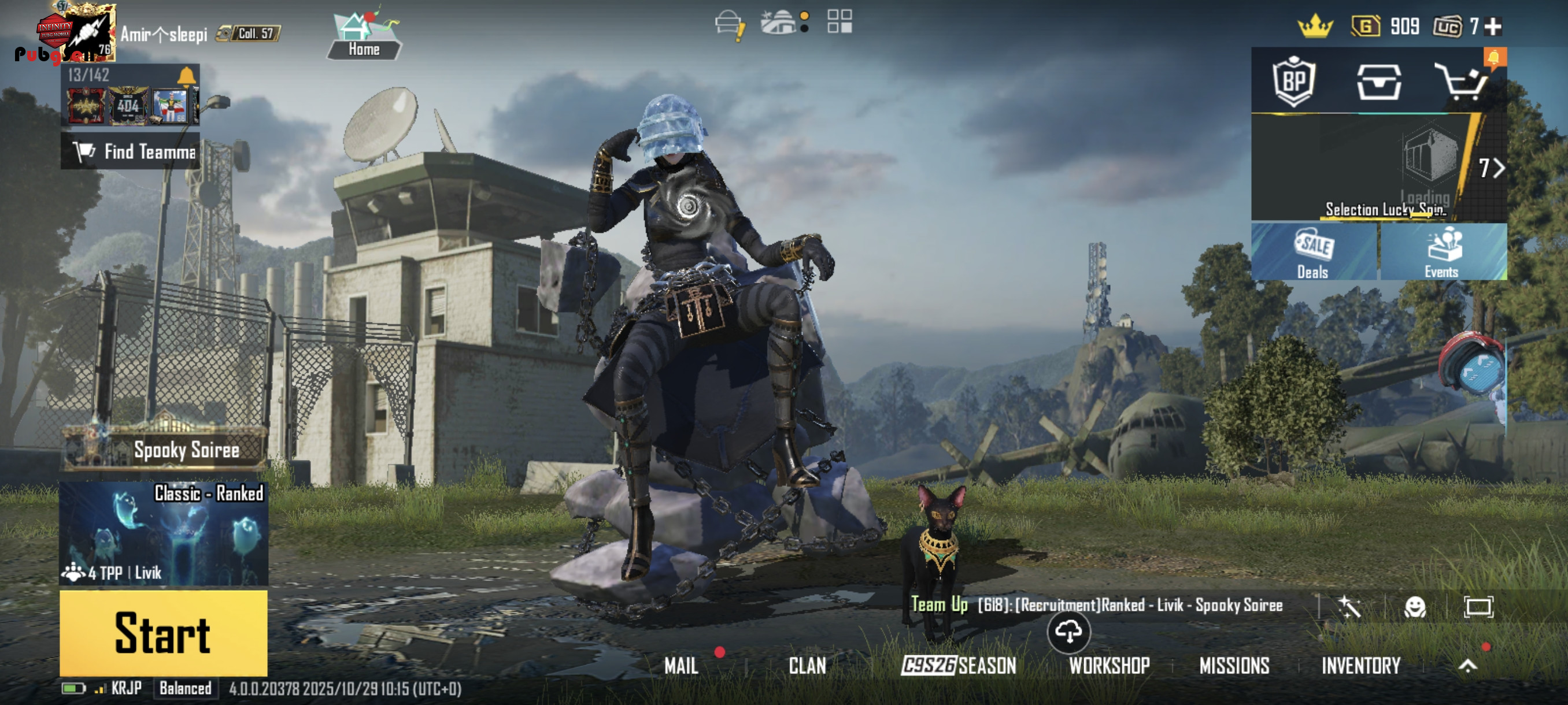Open the Missions menu
Image resolution: width=1568 pixels, height=705 pixels.
pos(1234,666)
